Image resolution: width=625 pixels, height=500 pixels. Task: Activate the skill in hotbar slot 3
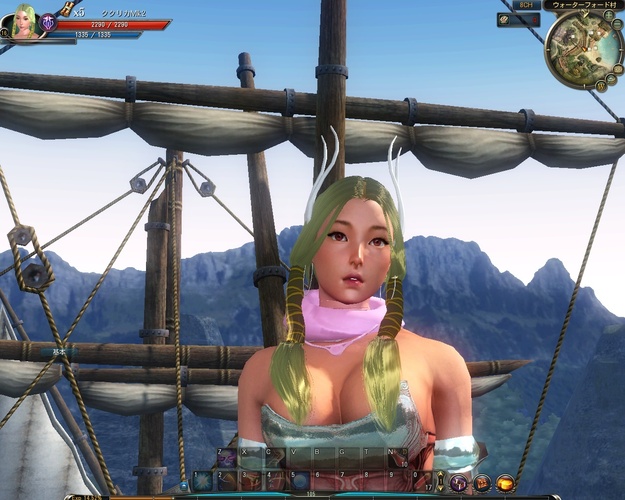click(x=251, y=481)
